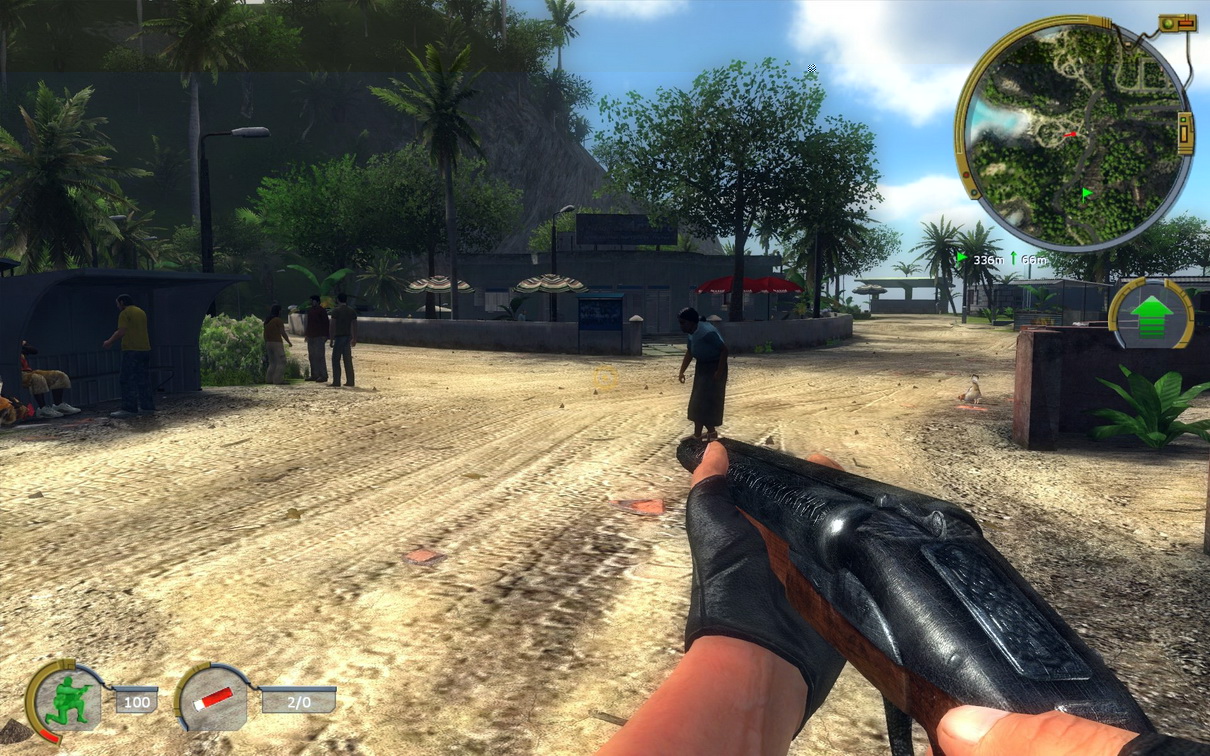Click the red shotgun shell ammo icon

(213, 698)
